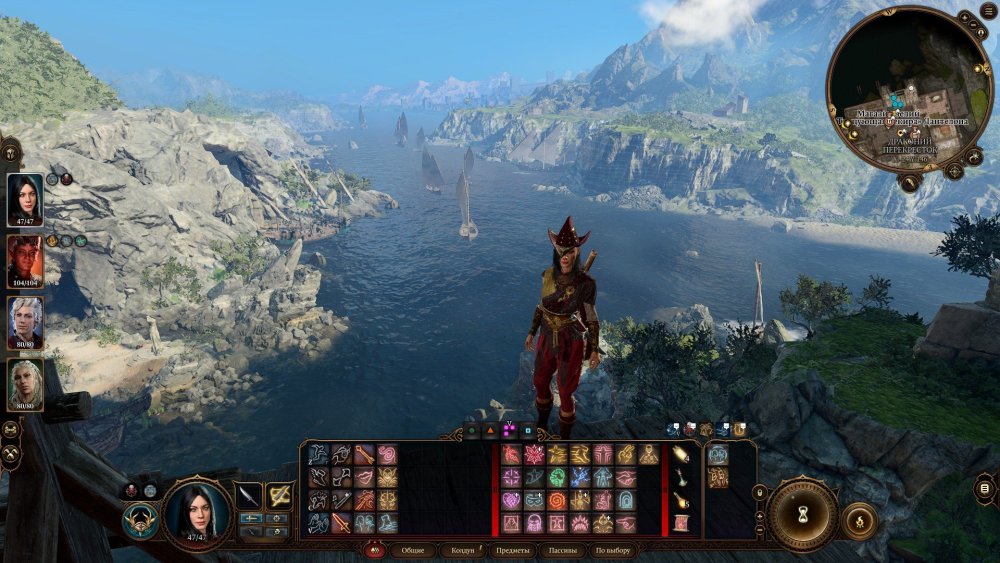
Task: Select the red horned character portrait
Action: point(25,262)
